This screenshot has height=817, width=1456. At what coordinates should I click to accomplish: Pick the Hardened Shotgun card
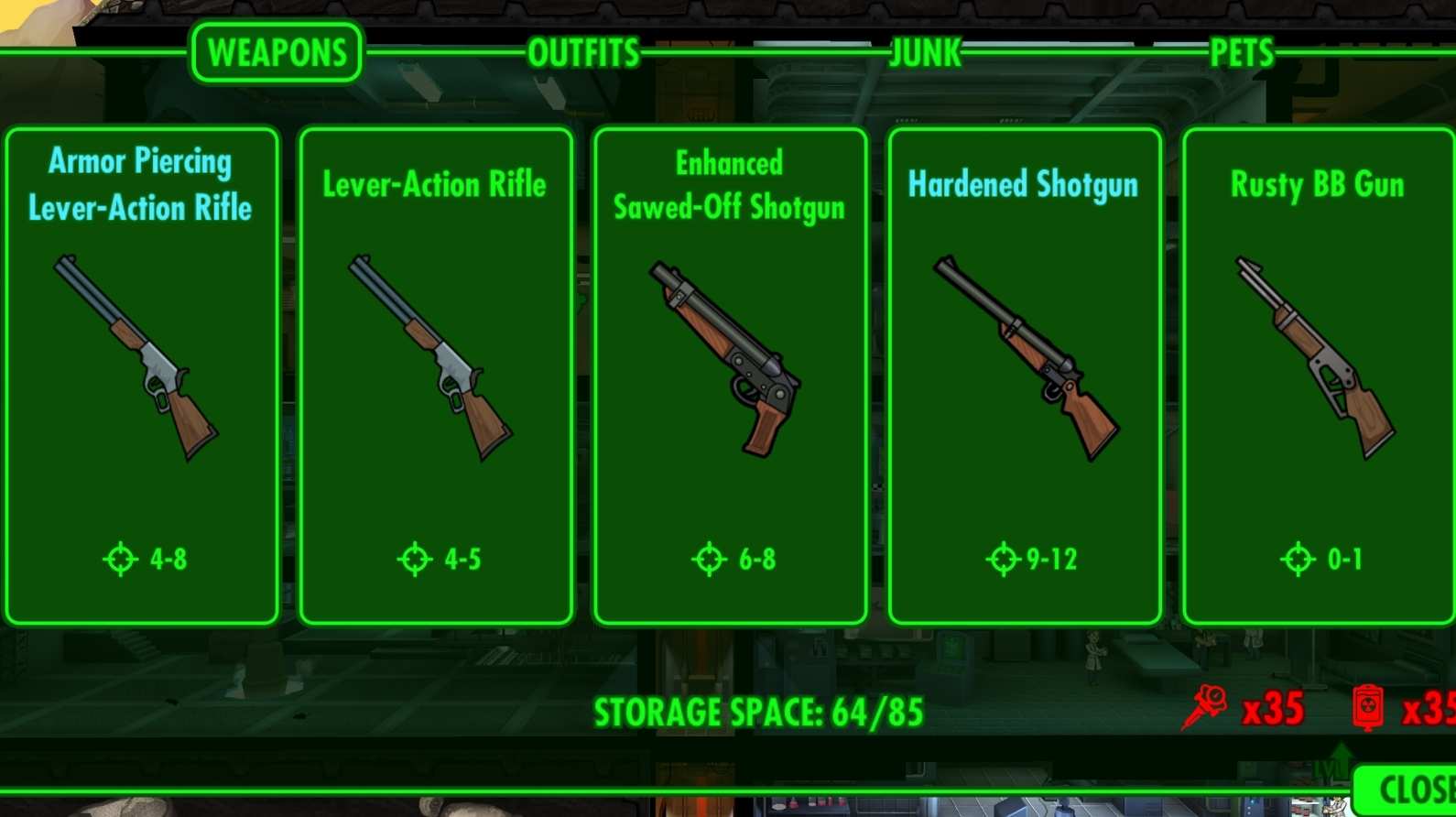tap(1025, 376)
